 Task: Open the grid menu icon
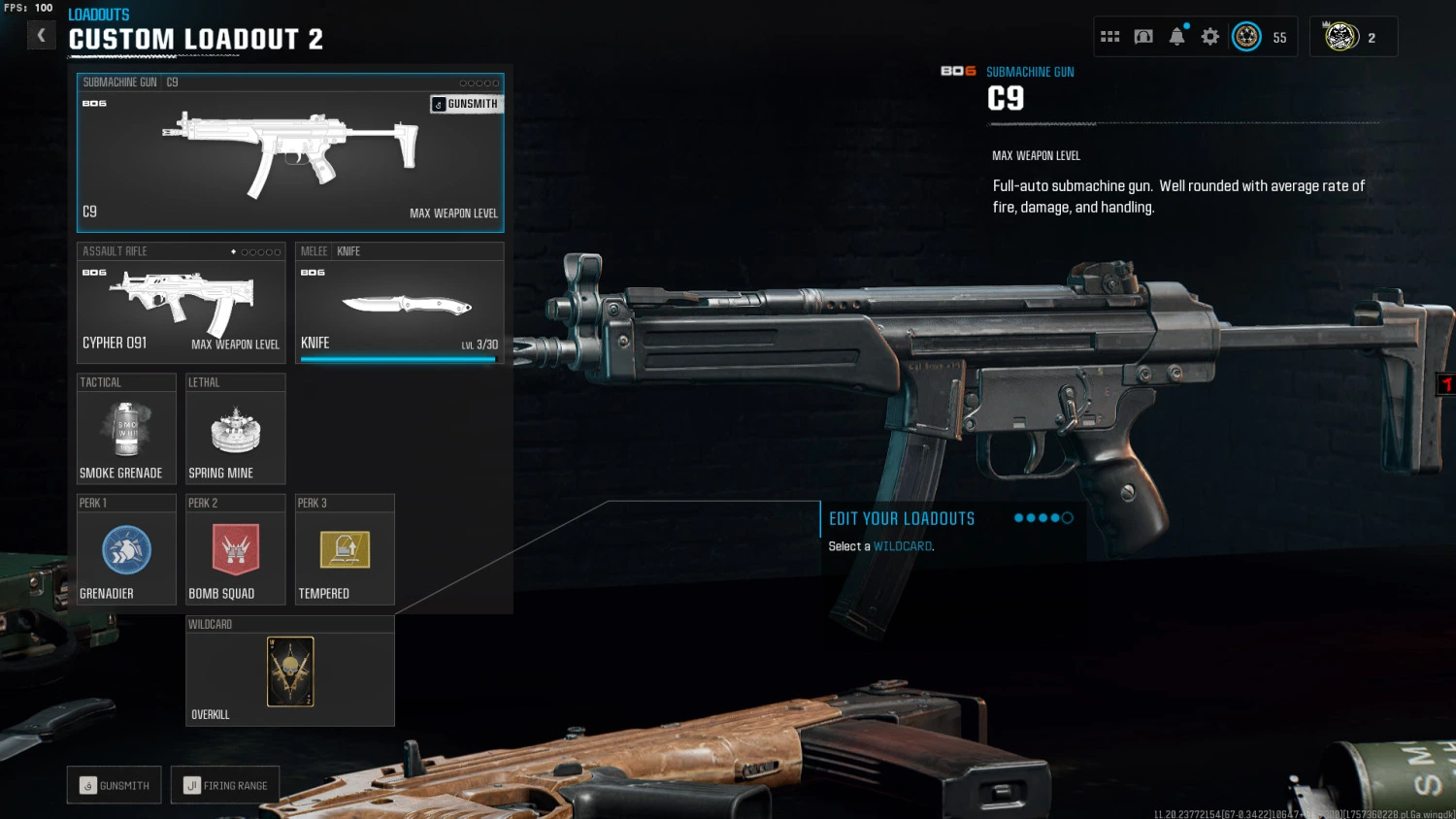tap(1110, 37)
